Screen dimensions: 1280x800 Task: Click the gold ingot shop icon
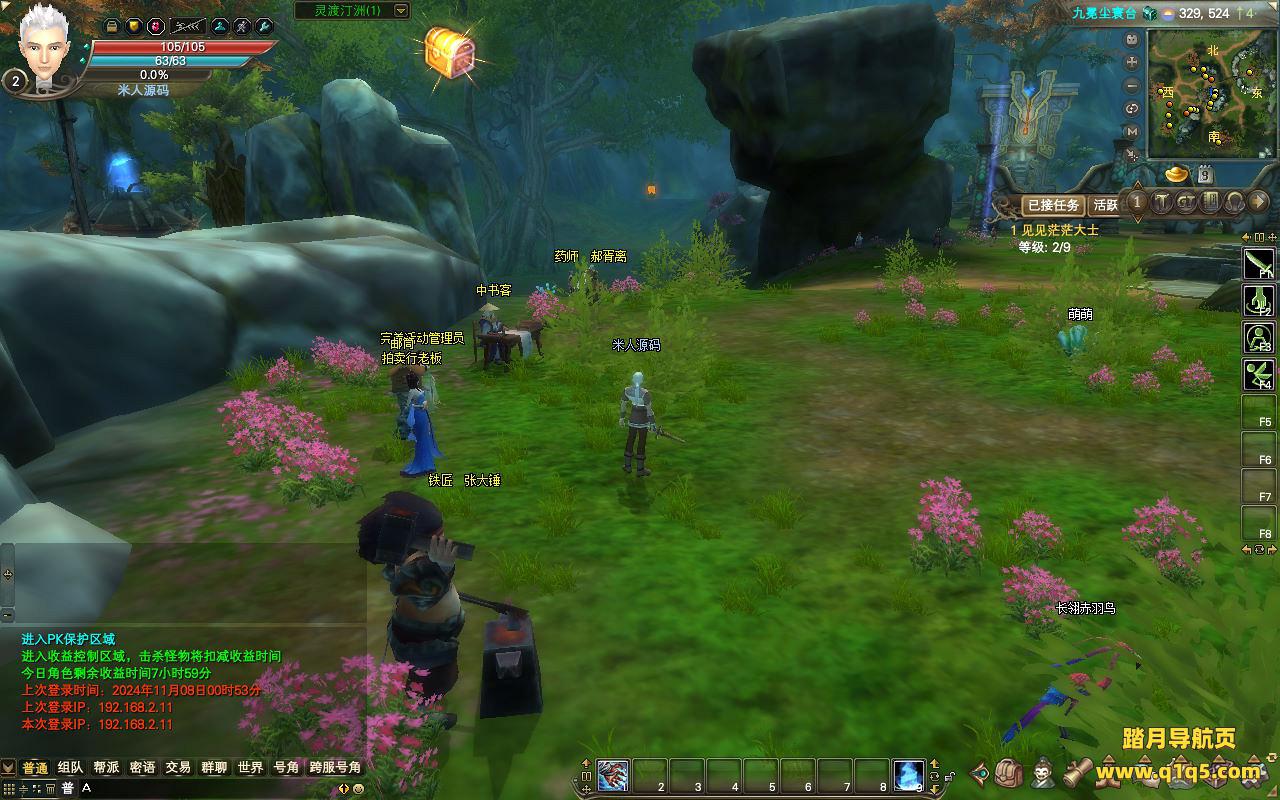(1177, 174)
